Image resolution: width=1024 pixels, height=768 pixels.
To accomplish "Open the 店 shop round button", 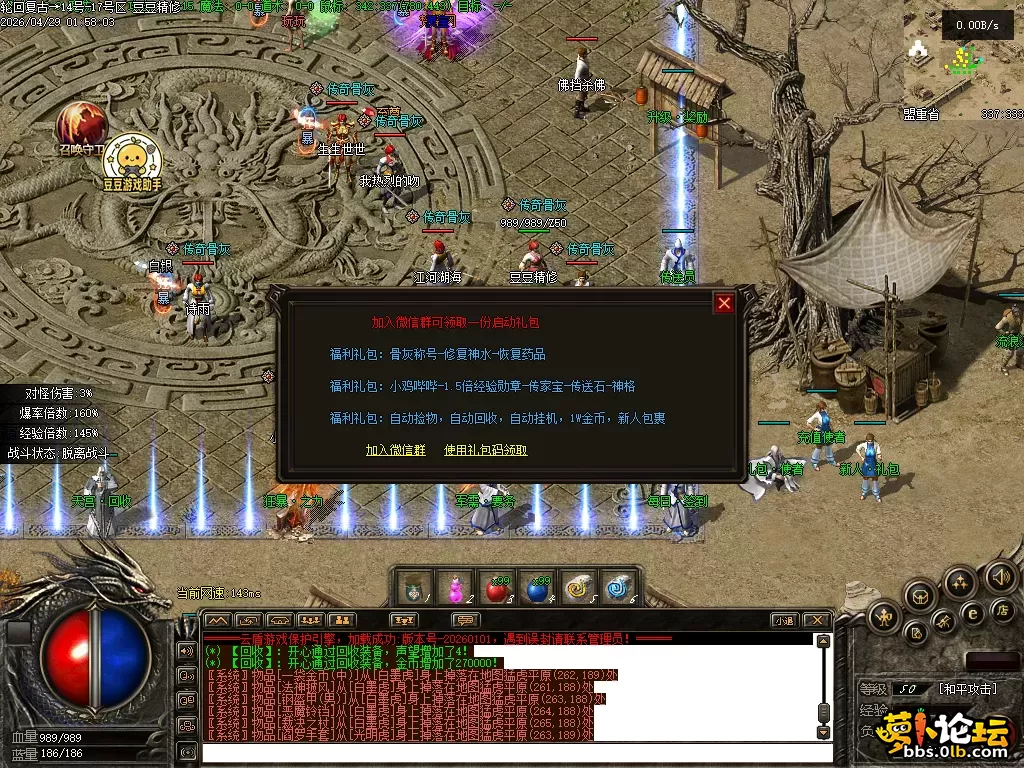I will tap(1001, 609).
